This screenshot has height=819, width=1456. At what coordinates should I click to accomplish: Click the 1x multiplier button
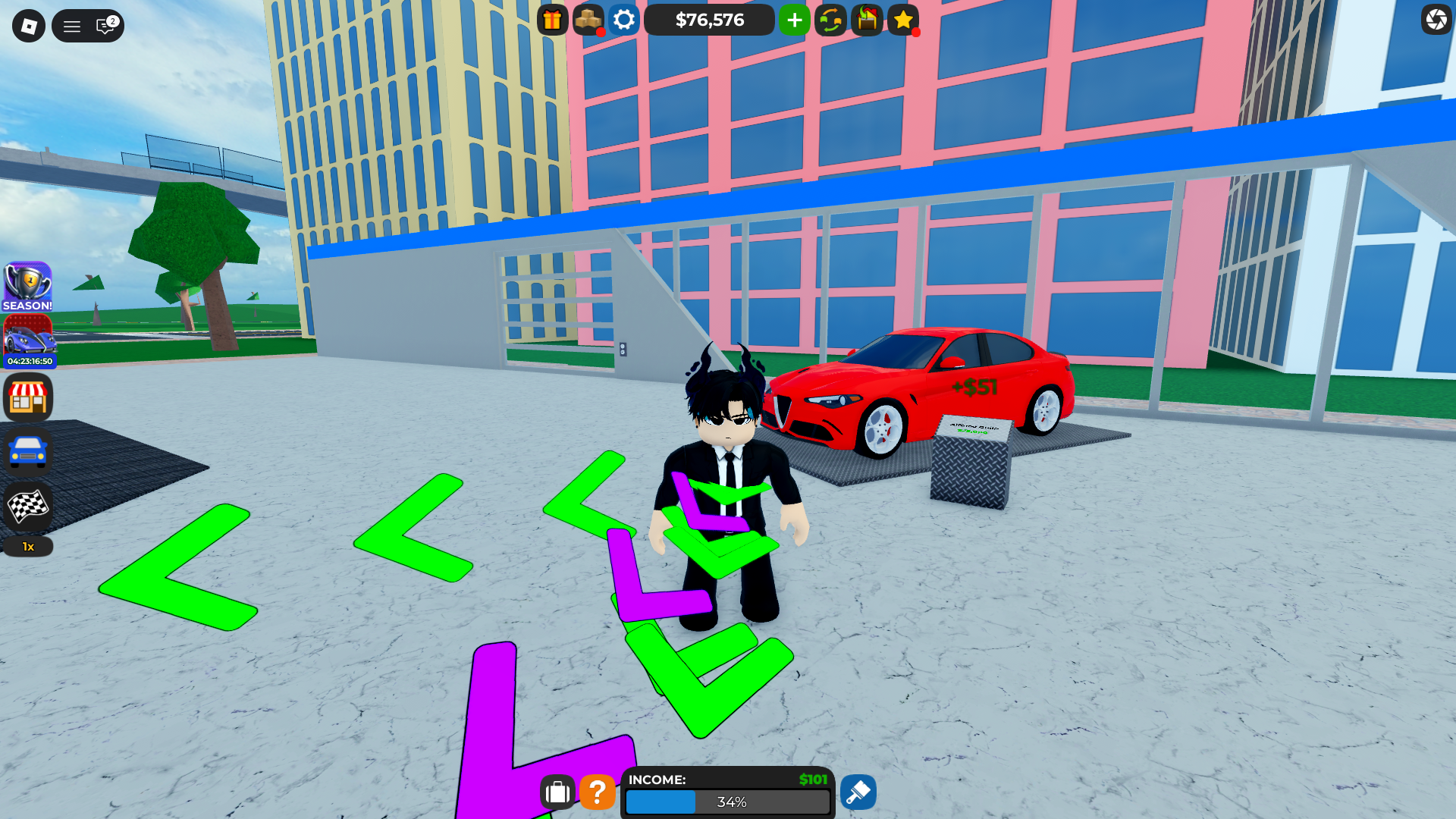pos(28,546)
